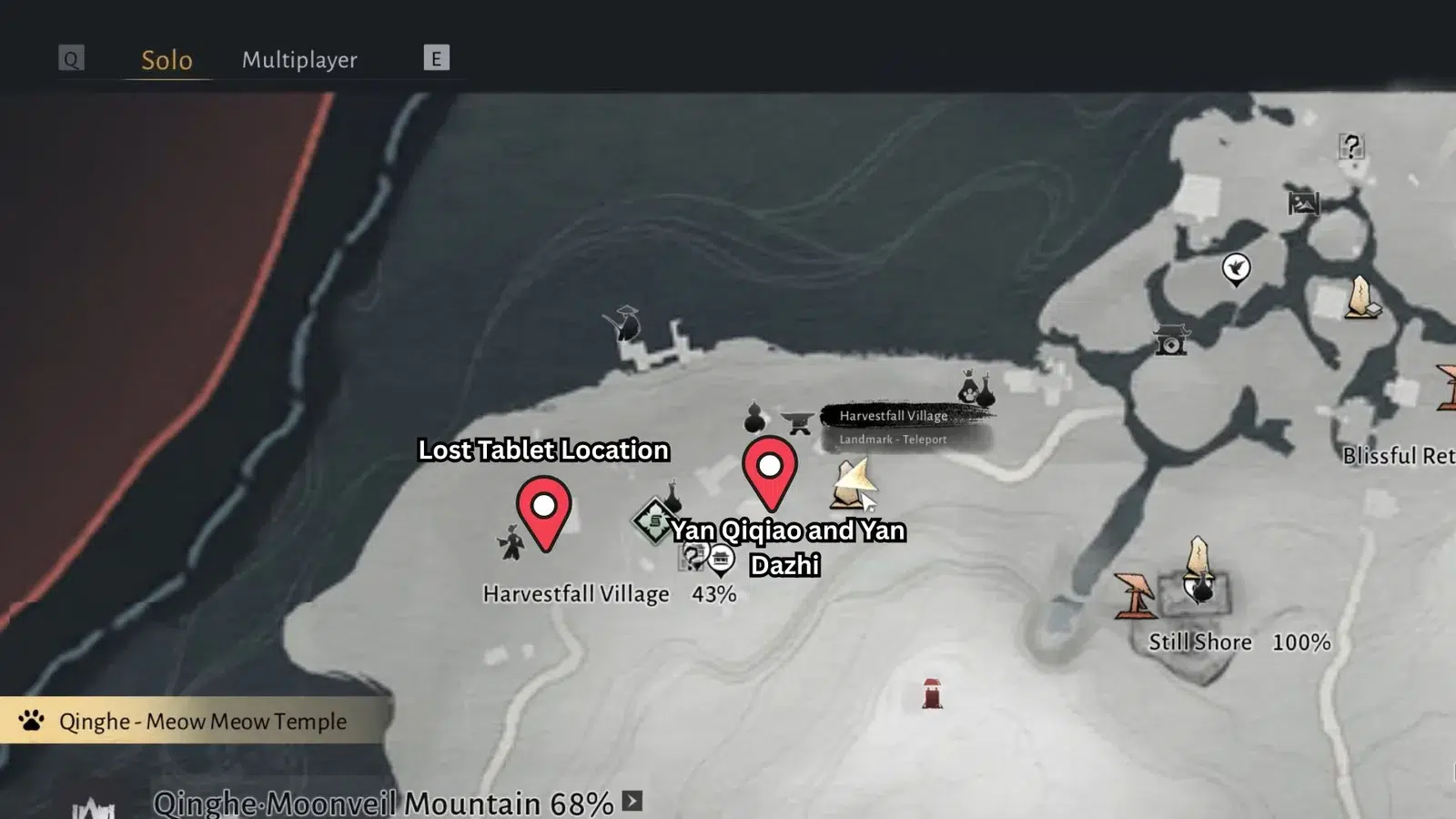
Task: Select the Still Shore teleport stone marker
Action: tap(1198, 557)
